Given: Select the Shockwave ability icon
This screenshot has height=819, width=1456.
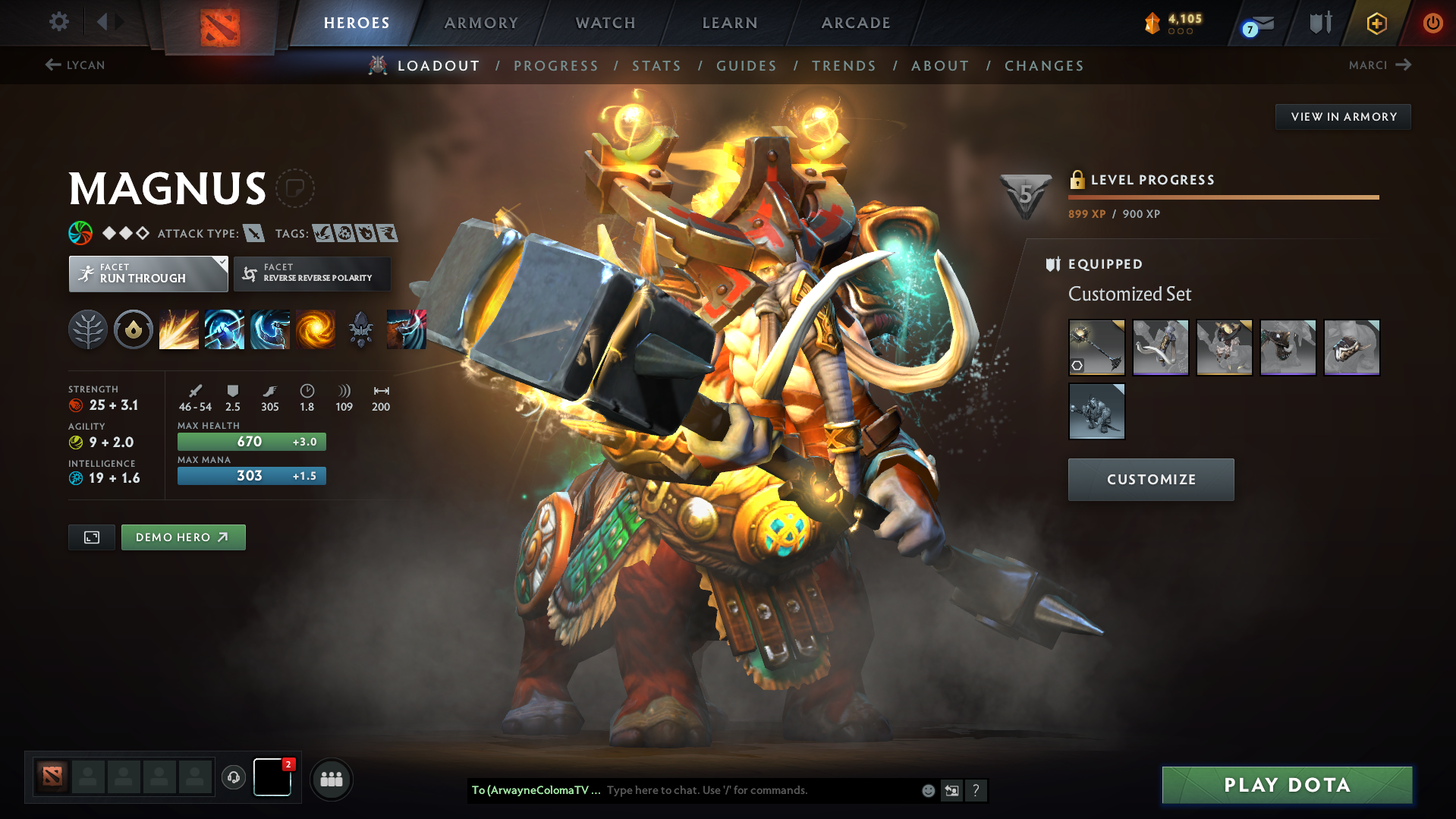Looking at the screenshot, I should pyautogui.click(x=179, y=329).
